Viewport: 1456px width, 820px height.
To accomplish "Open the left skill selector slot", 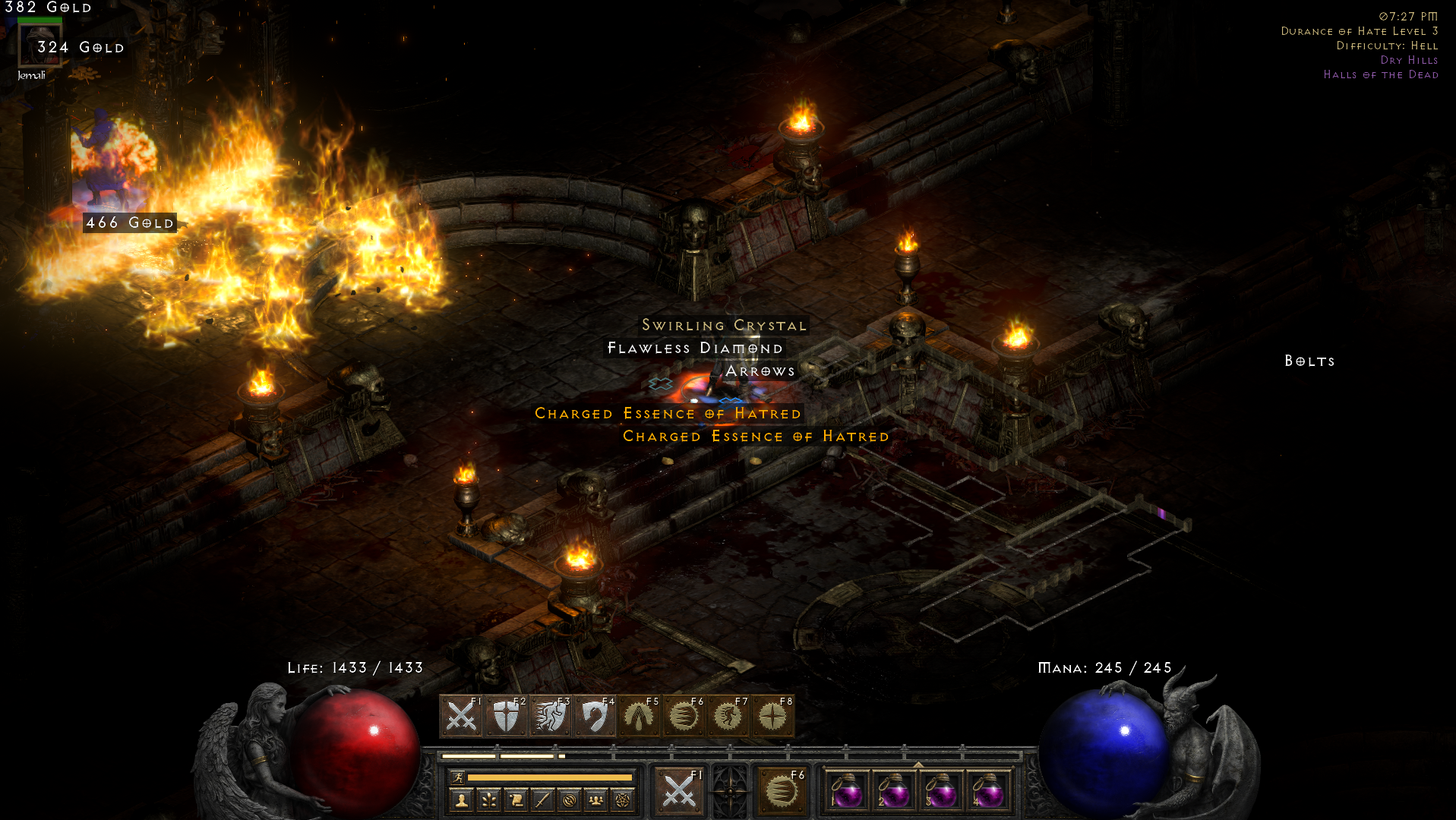I will (x=680, y=791).
